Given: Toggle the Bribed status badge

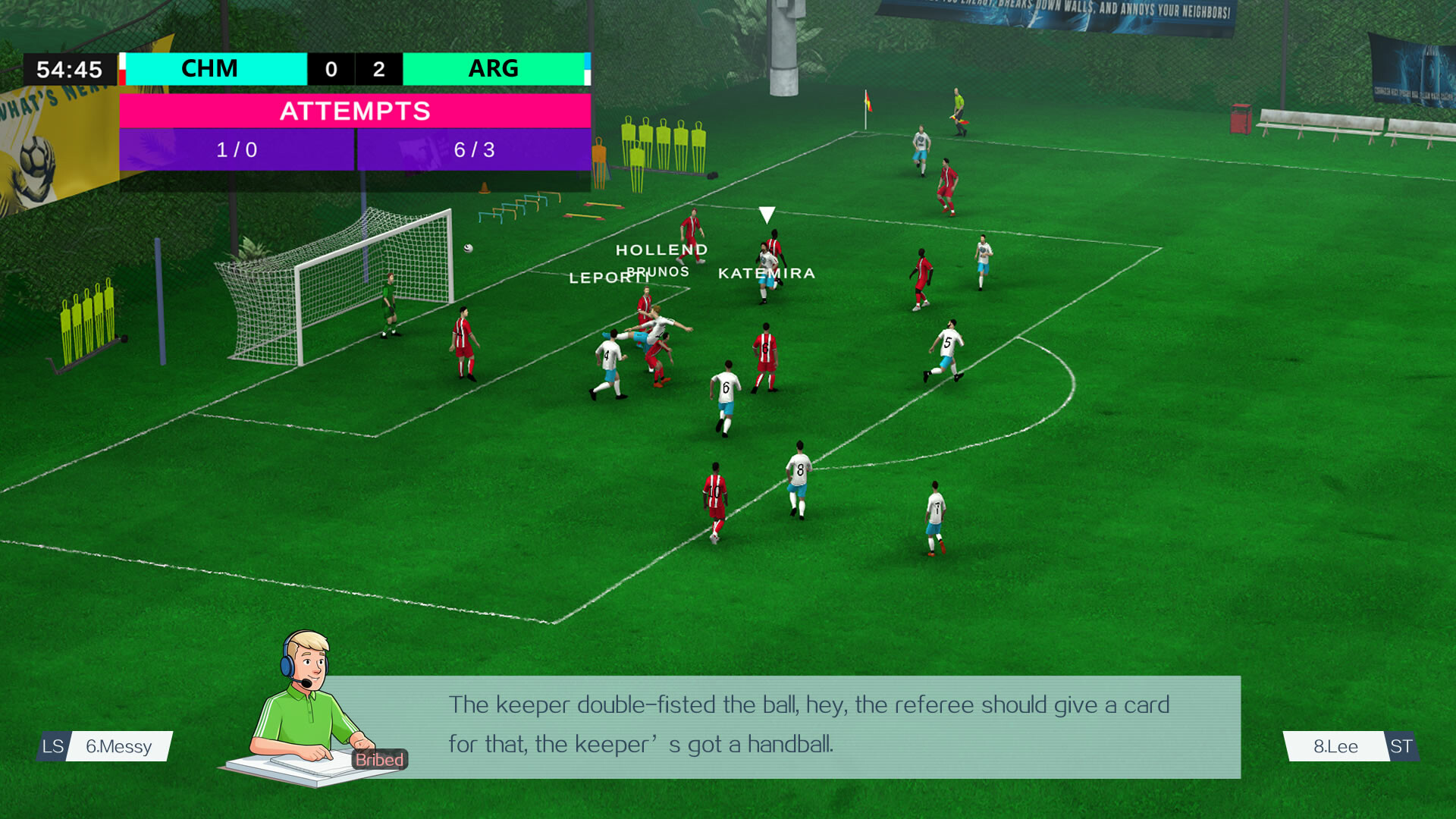Looking at the screenshot, I should click(378, 759).
